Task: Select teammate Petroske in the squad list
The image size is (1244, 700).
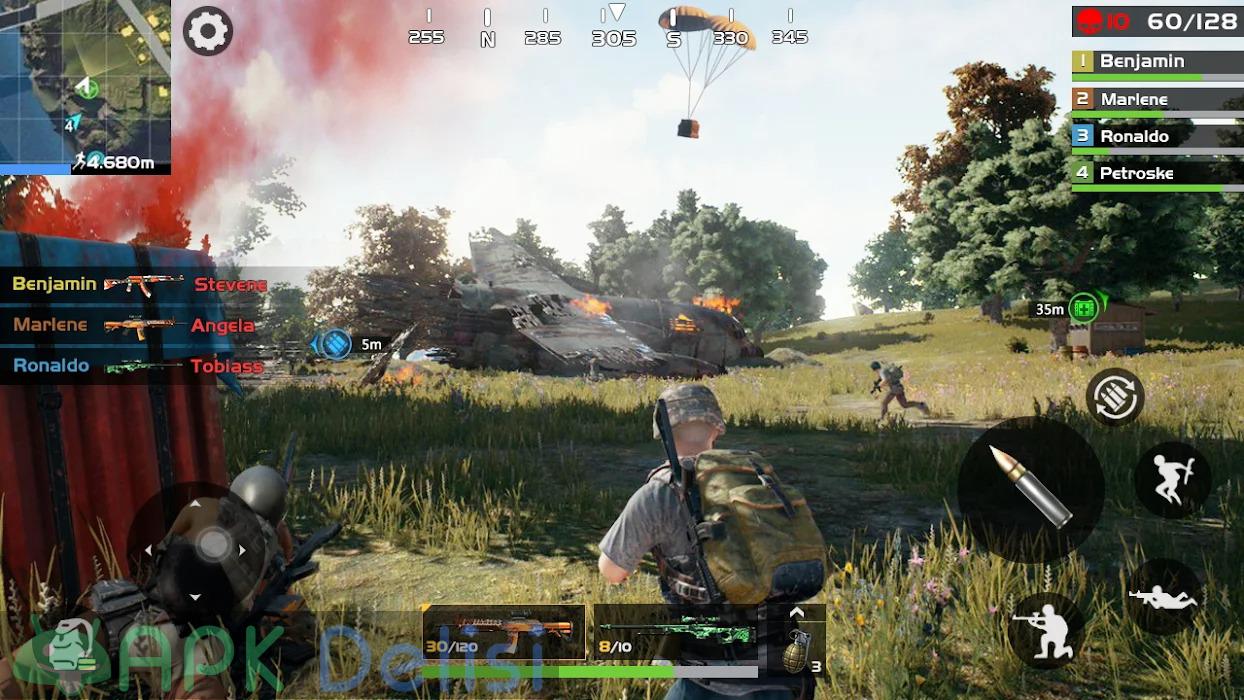Action: click(x=1157, y=174)
